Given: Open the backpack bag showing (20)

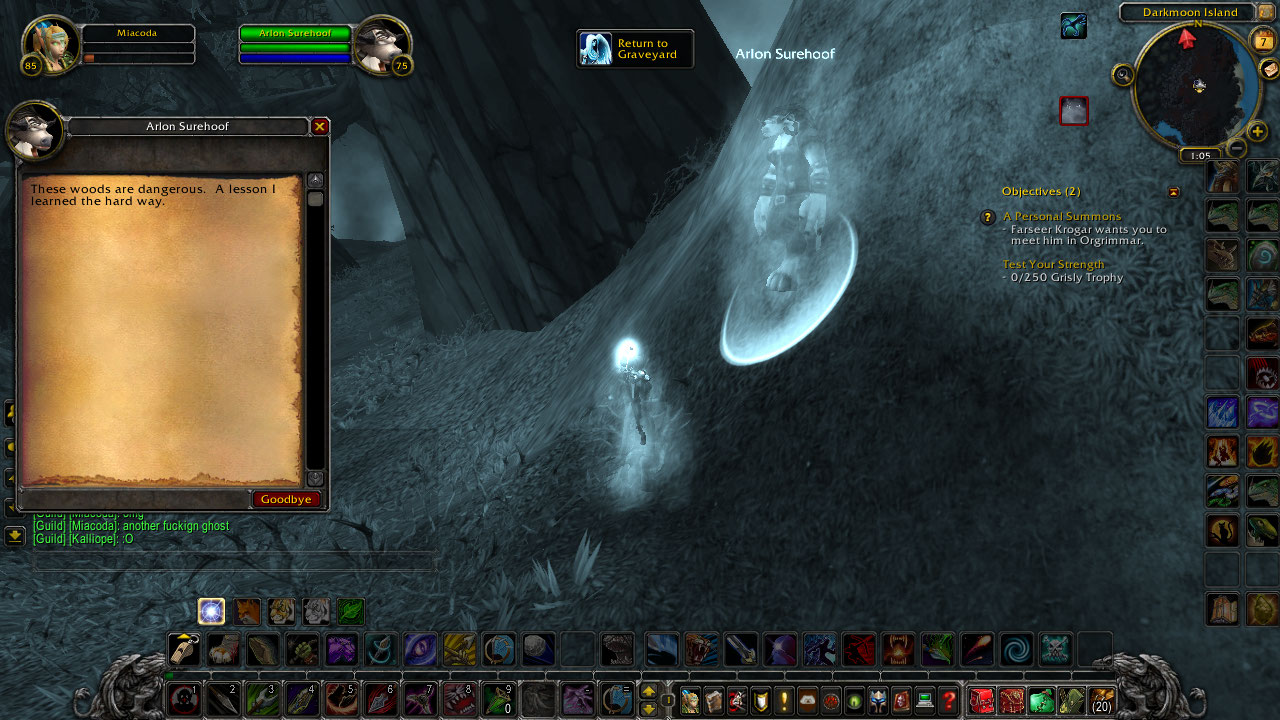Looking at the screenshot, I should point(1102,701).
